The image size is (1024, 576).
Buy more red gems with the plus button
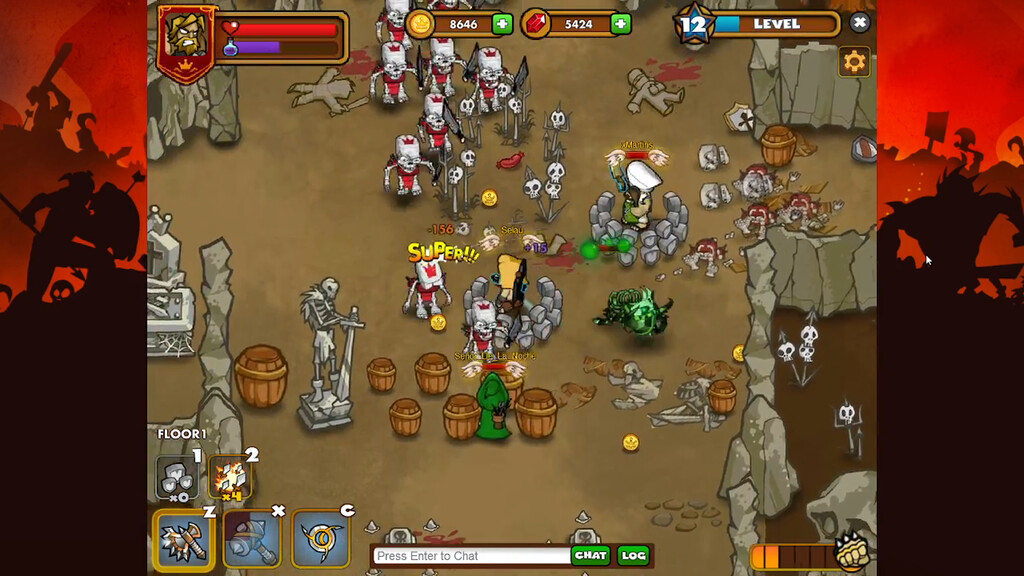tap(621, 24)
